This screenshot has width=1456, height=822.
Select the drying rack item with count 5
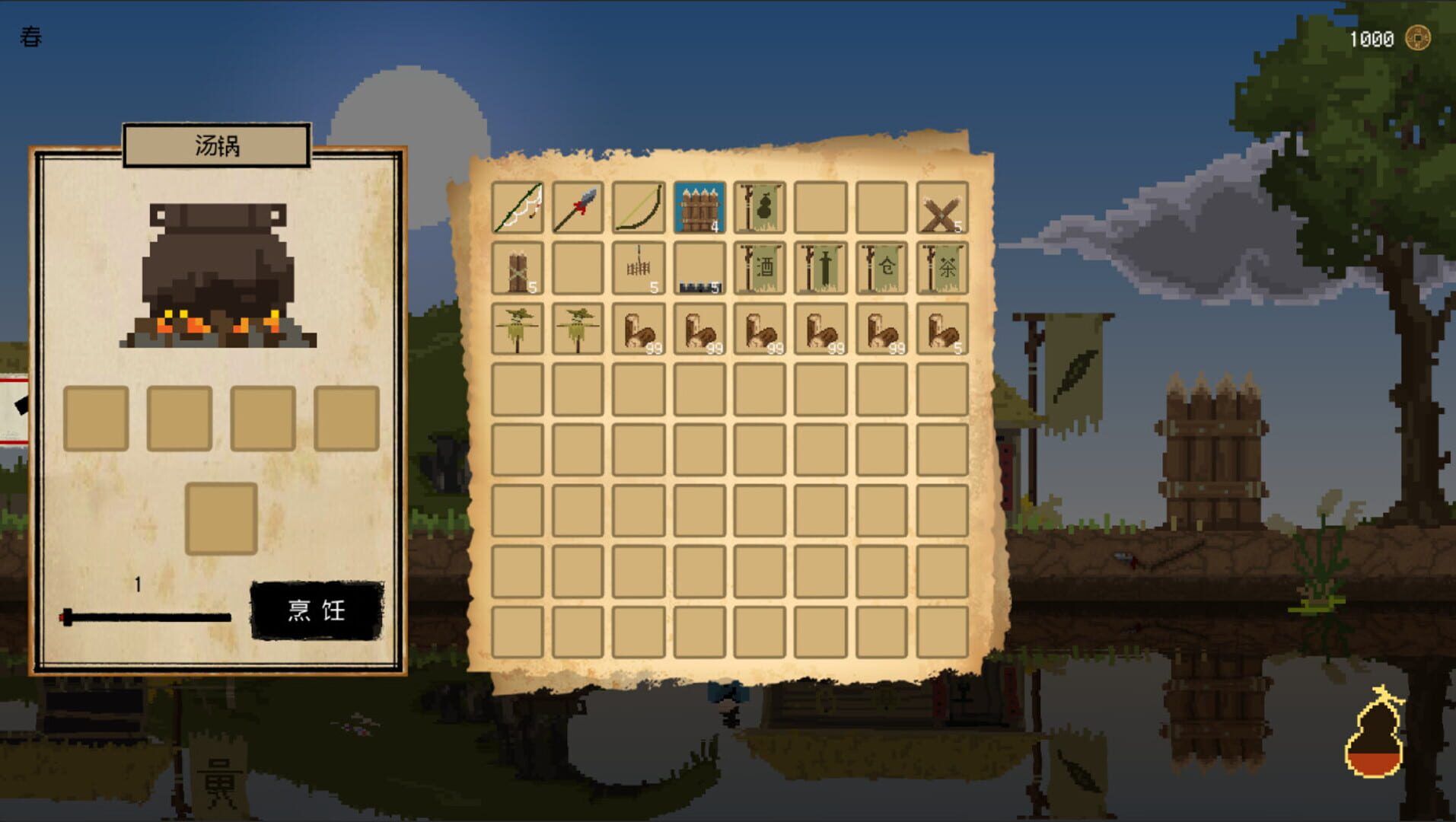click(x=639, y=268)
